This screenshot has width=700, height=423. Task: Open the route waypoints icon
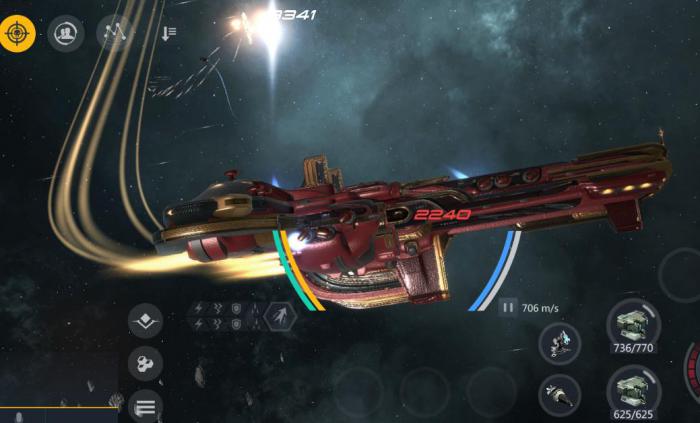coord(114,33)
